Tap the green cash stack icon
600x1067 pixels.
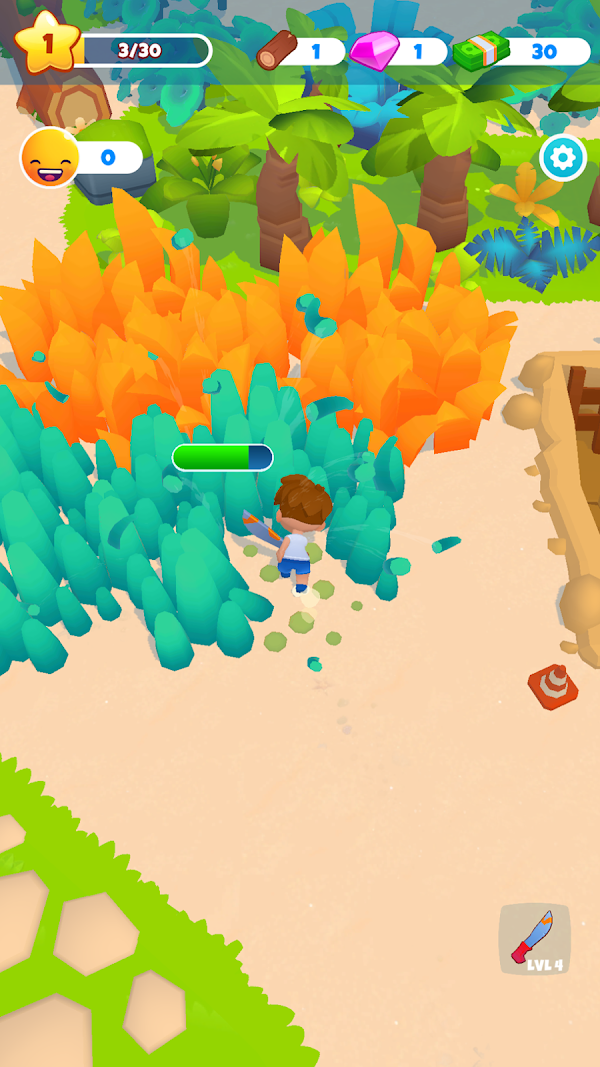pyautogui.click(x=481, y=50)
